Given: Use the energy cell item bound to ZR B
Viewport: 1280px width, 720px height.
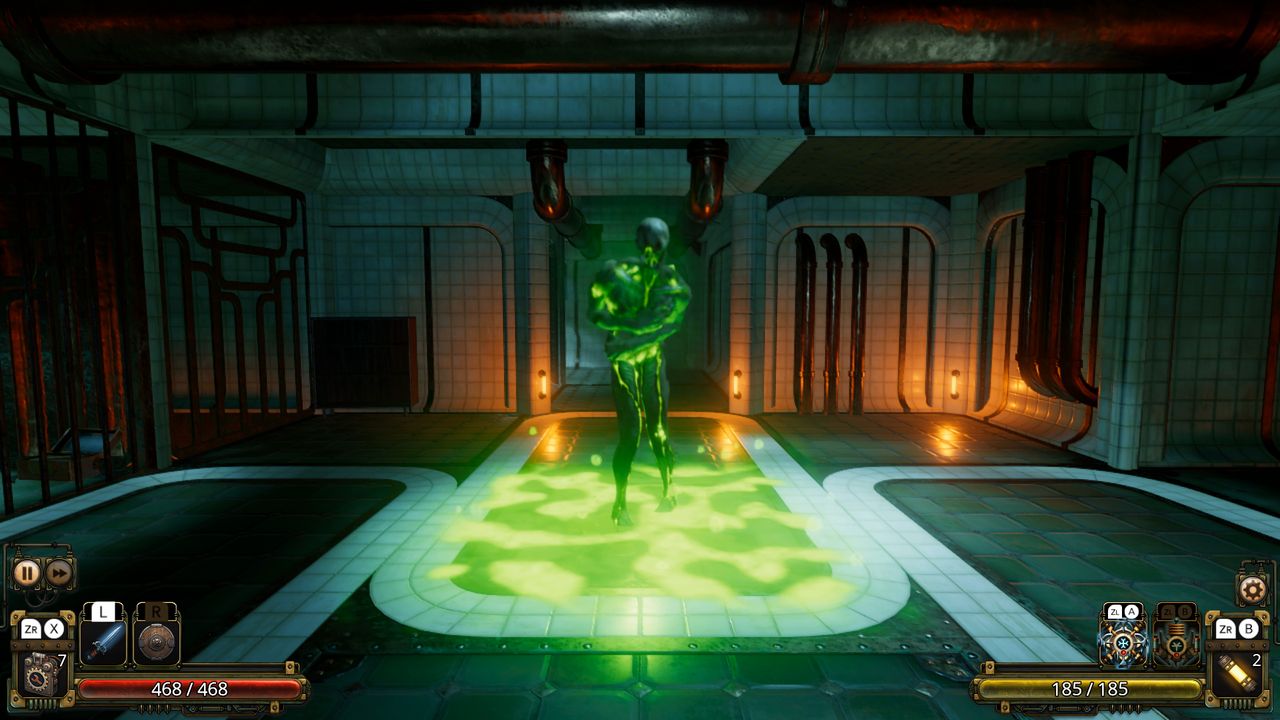Looking at the screenshot, I should tap(1236, 673).
